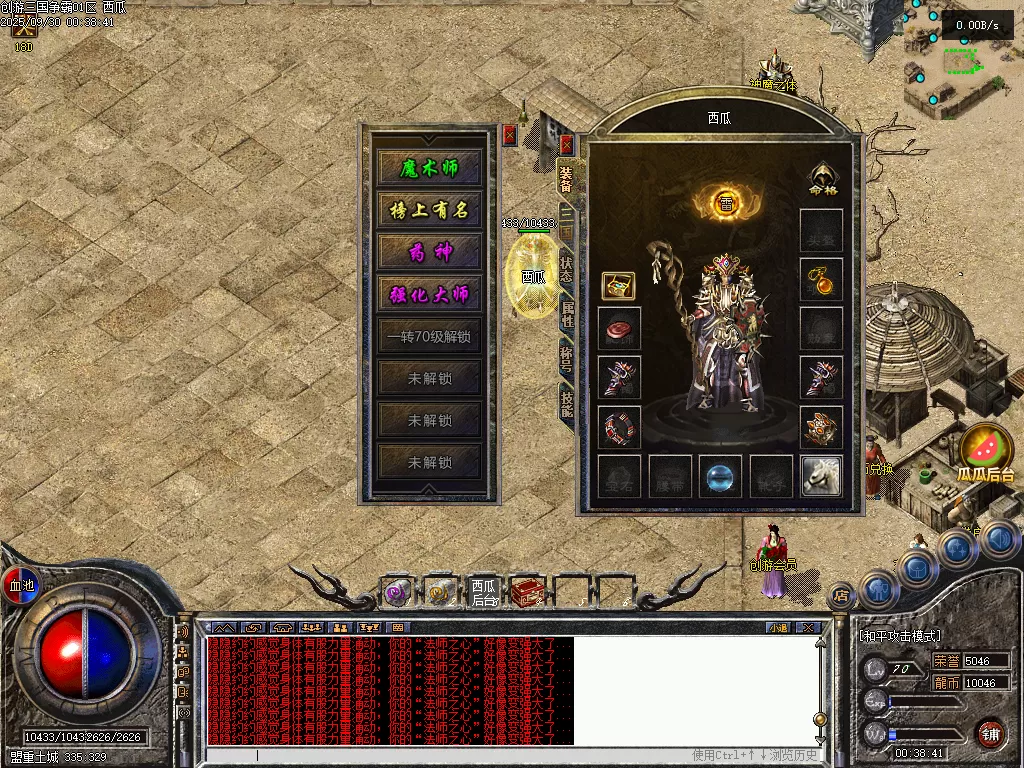Click the orange necklace equipment slot
Image resolution: width=1024 pixels, height=768 pixels.
tap(821, 280)
